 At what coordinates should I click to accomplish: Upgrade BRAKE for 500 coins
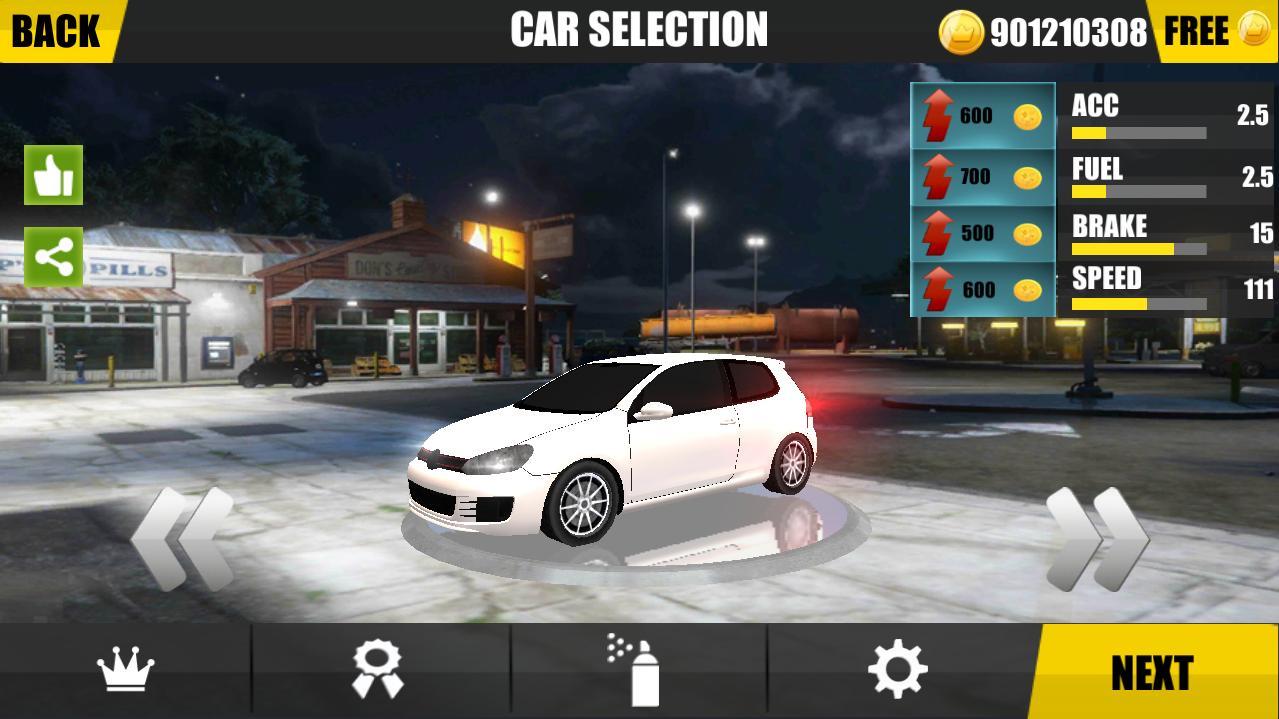[983, 234]
